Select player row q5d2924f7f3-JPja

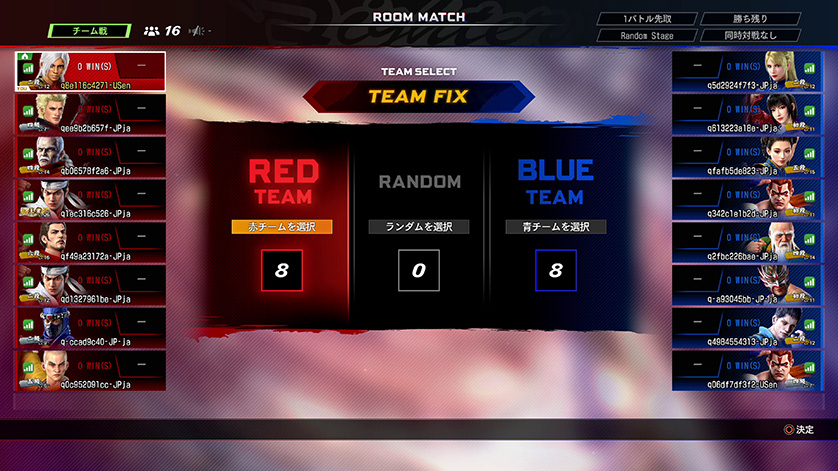click(x=747, y=71)
